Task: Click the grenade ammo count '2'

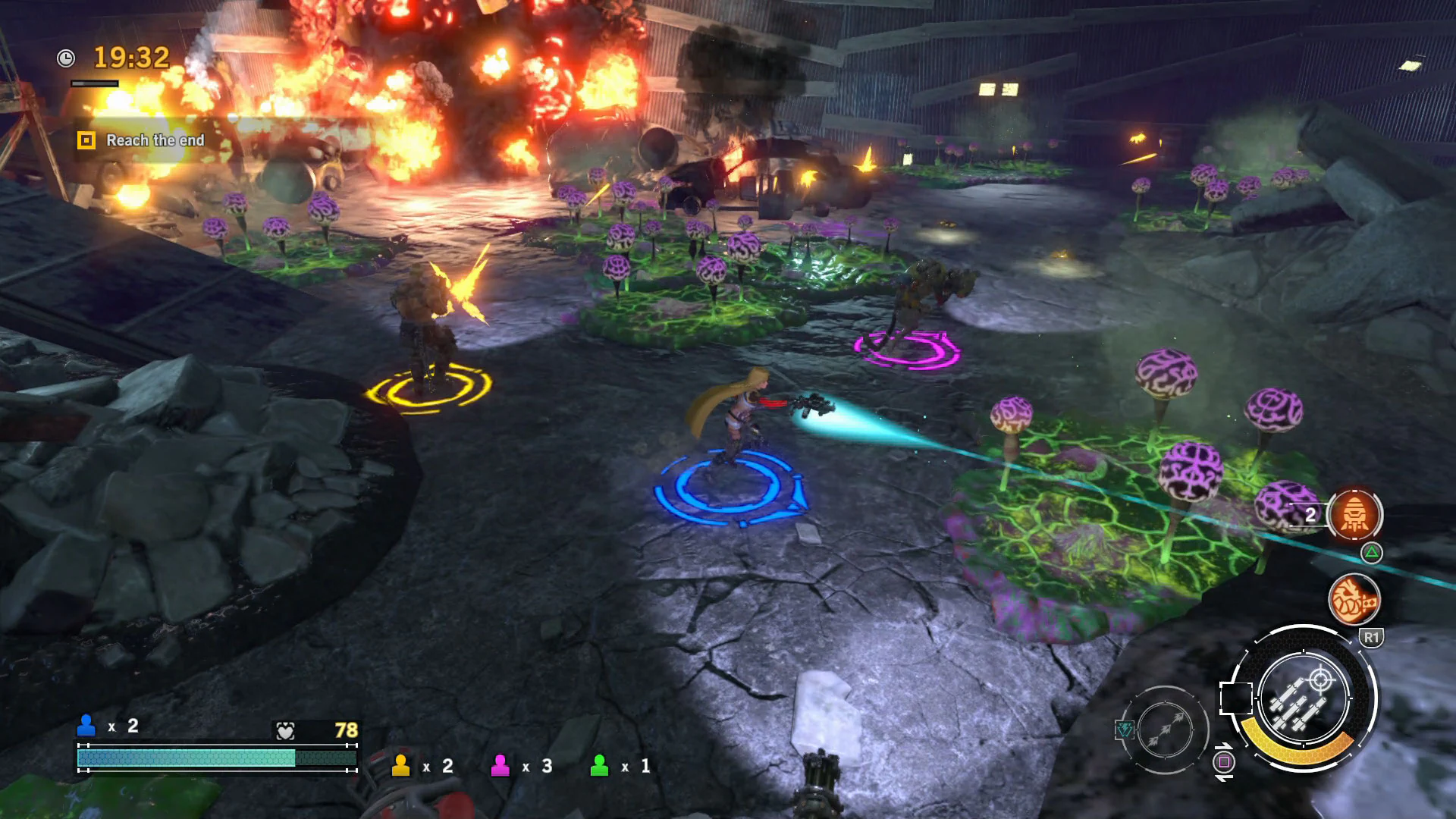Action: coord(1311,514)
